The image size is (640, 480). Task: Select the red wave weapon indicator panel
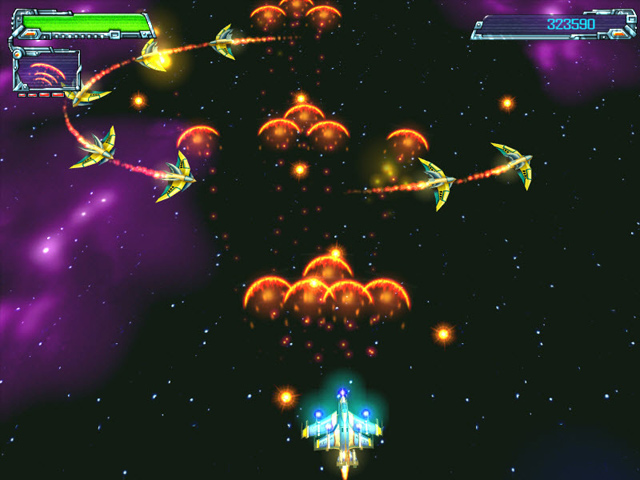coord(47,72)
